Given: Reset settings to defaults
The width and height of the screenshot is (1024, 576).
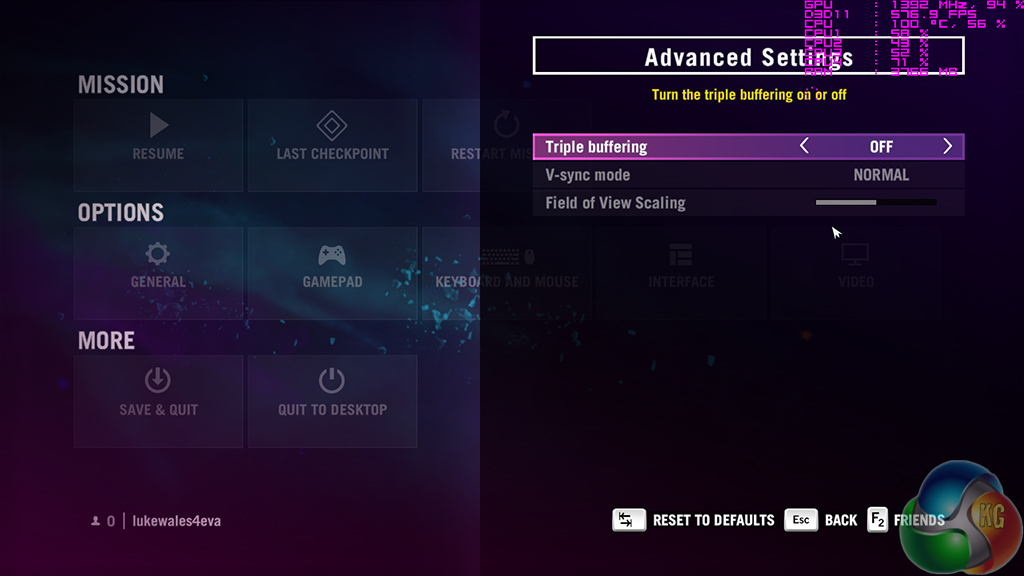Looking at the screenshot, I should pyautogui.click(x=694, y=520).
